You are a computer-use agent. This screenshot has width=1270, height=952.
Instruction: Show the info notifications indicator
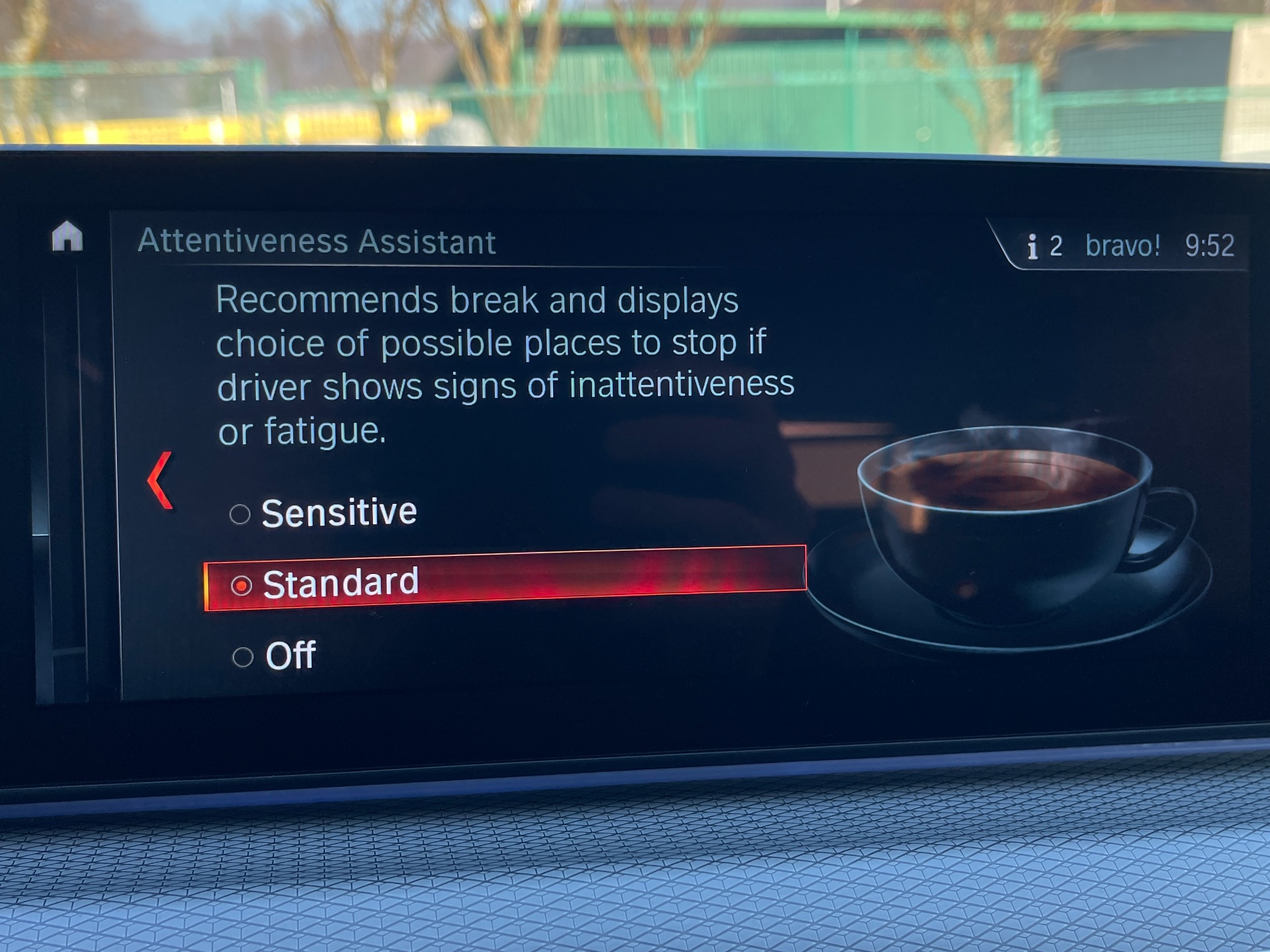[x=1043, y=247]
